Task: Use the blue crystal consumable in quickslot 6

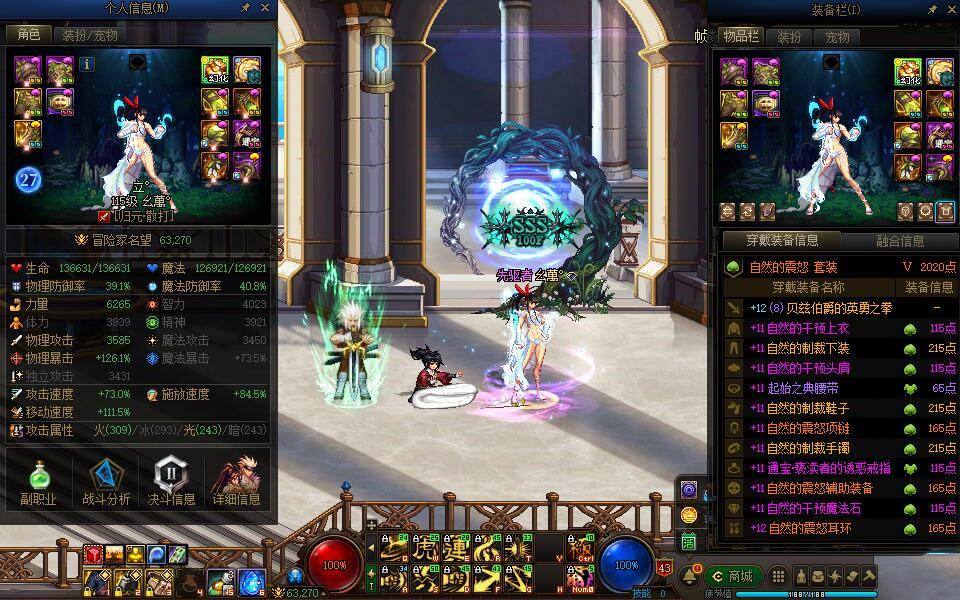Action: click(252, 580)
